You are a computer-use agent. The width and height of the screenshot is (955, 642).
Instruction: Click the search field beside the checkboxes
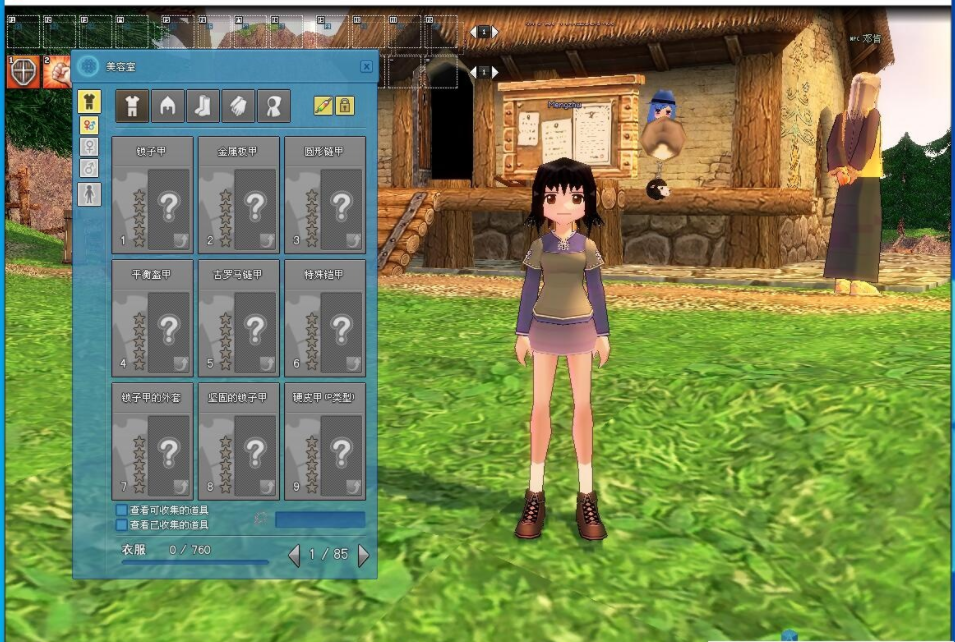click(x=320, y=520)
